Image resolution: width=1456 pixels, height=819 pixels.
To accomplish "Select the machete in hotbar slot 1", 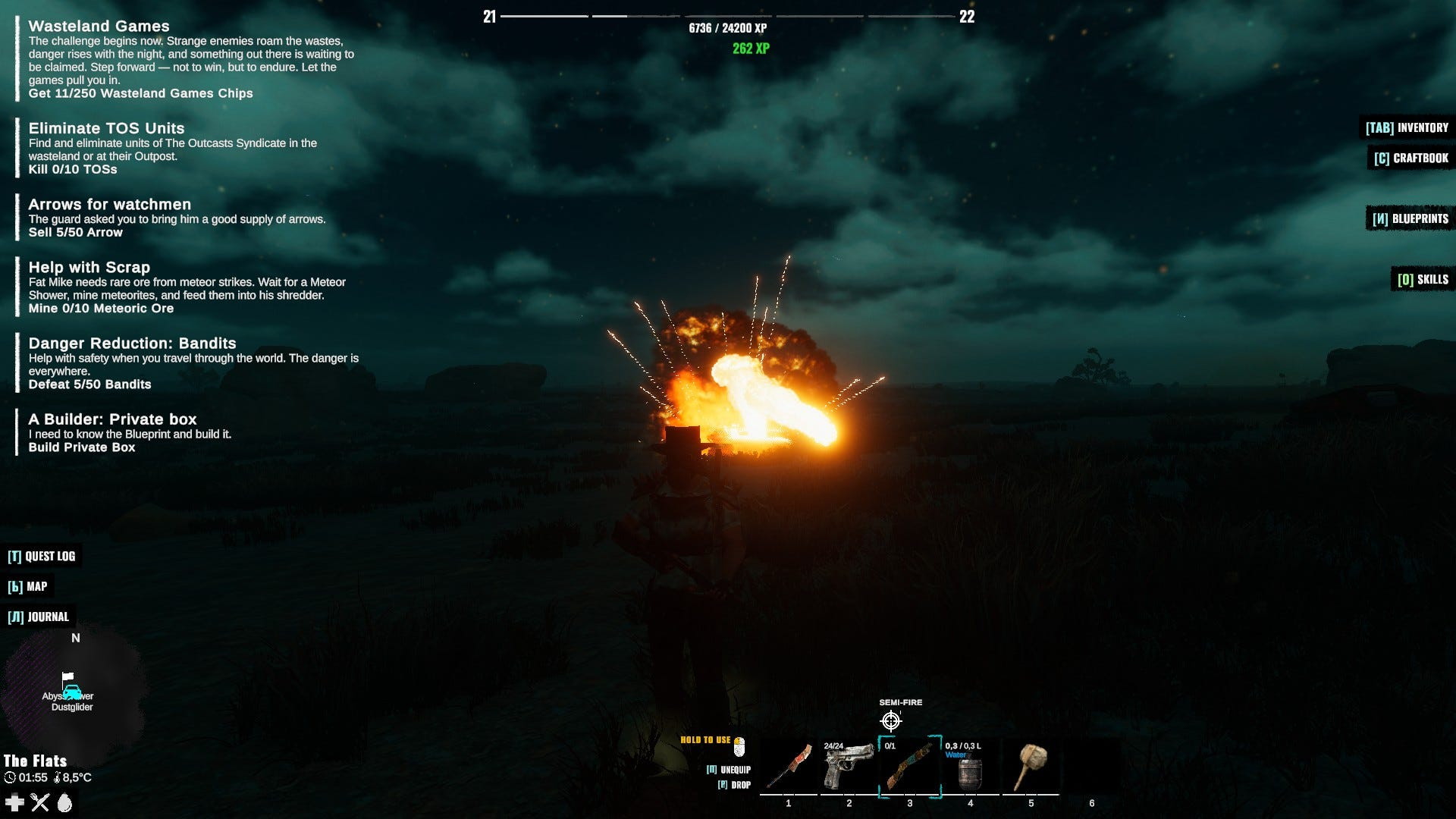I will [x=789, y=767].
